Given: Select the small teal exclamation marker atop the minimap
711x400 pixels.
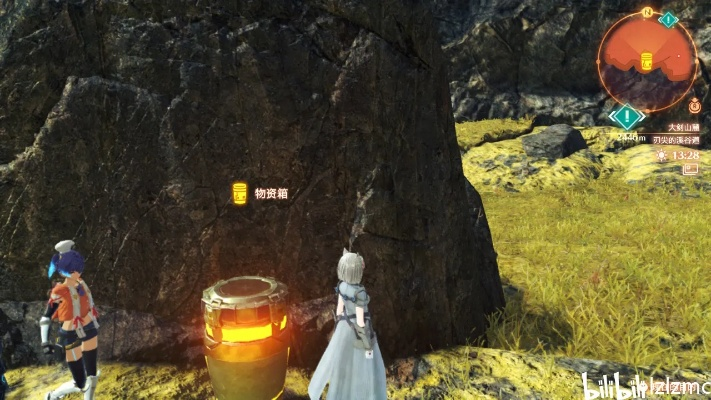Looking at the screenshot, I should [x=669, y=19].
